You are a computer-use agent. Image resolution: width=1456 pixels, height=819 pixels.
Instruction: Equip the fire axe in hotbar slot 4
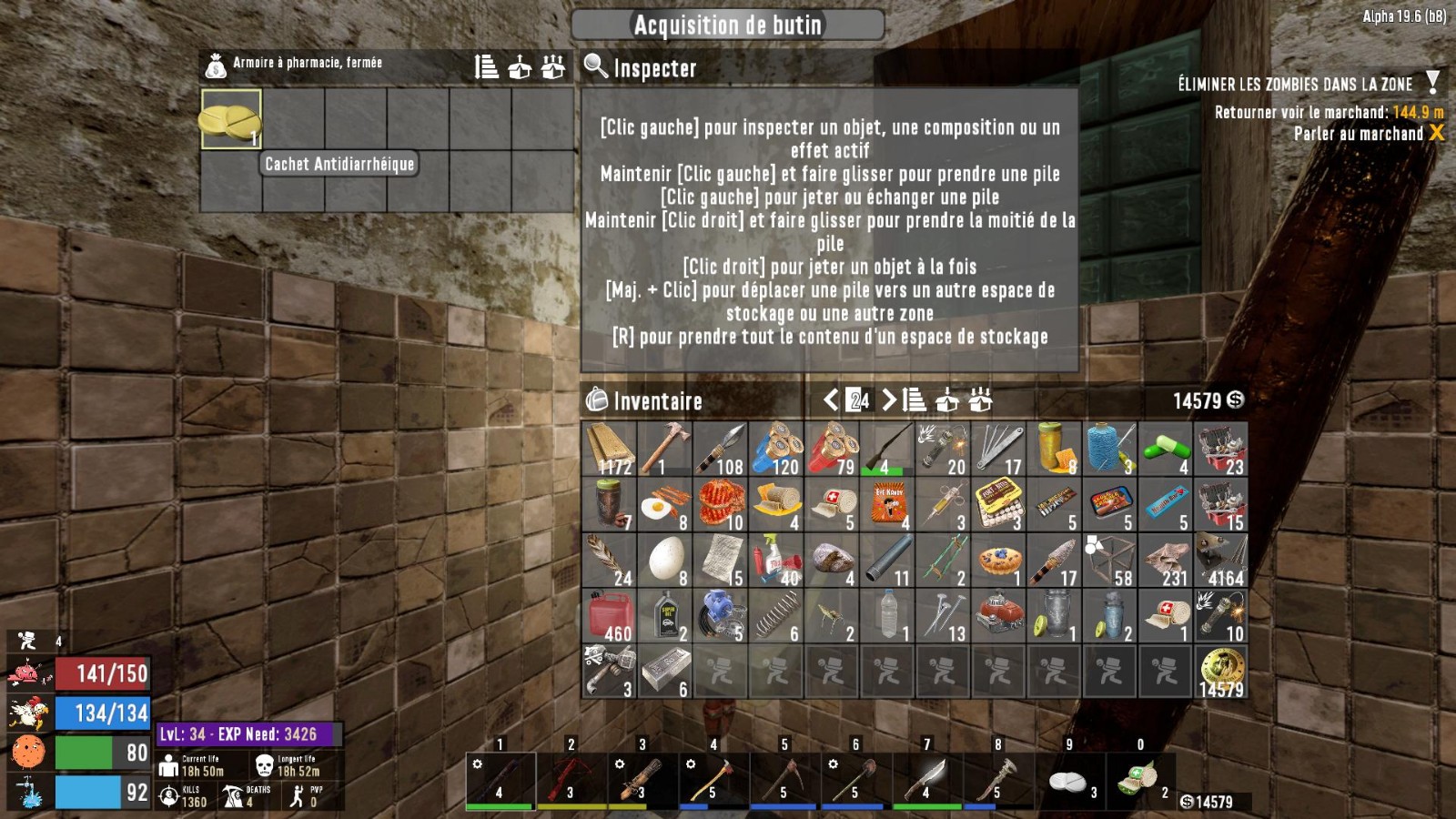[x=714, y=779]
